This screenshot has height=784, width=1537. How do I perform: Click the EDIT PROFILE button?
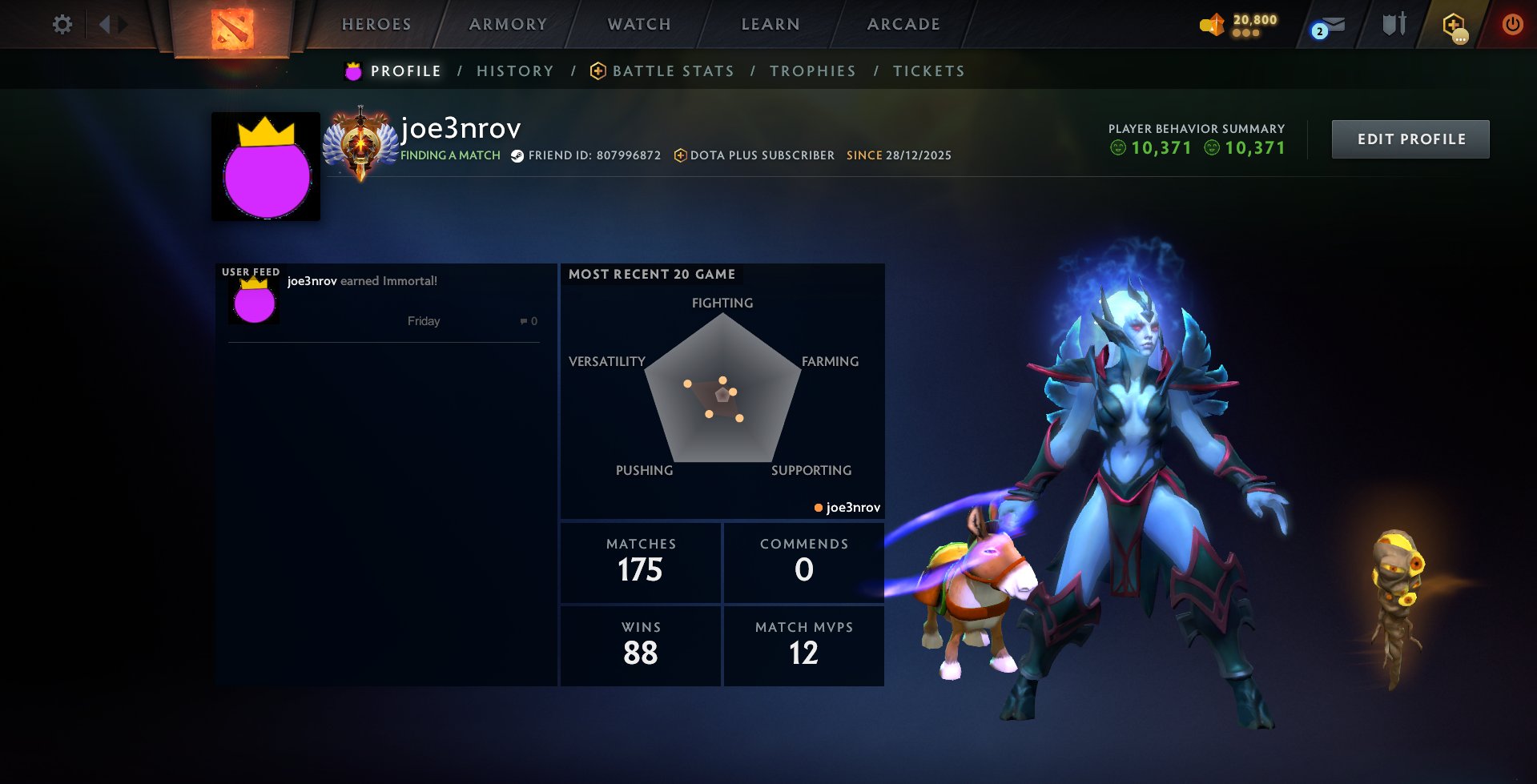[1410, 138]
